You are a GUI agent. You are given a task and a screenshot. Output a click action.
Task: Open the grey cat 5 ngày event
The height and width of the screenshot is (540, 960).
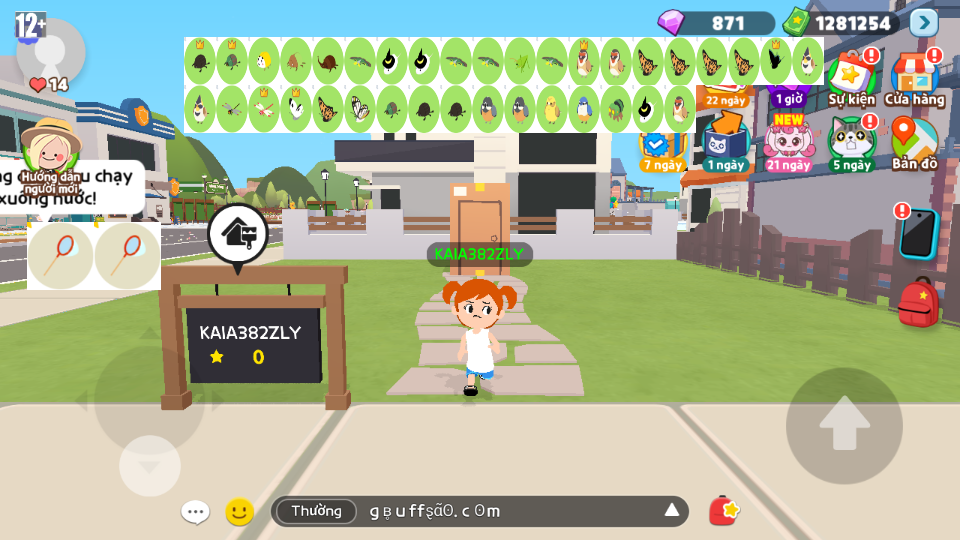[x=850, y=143]
